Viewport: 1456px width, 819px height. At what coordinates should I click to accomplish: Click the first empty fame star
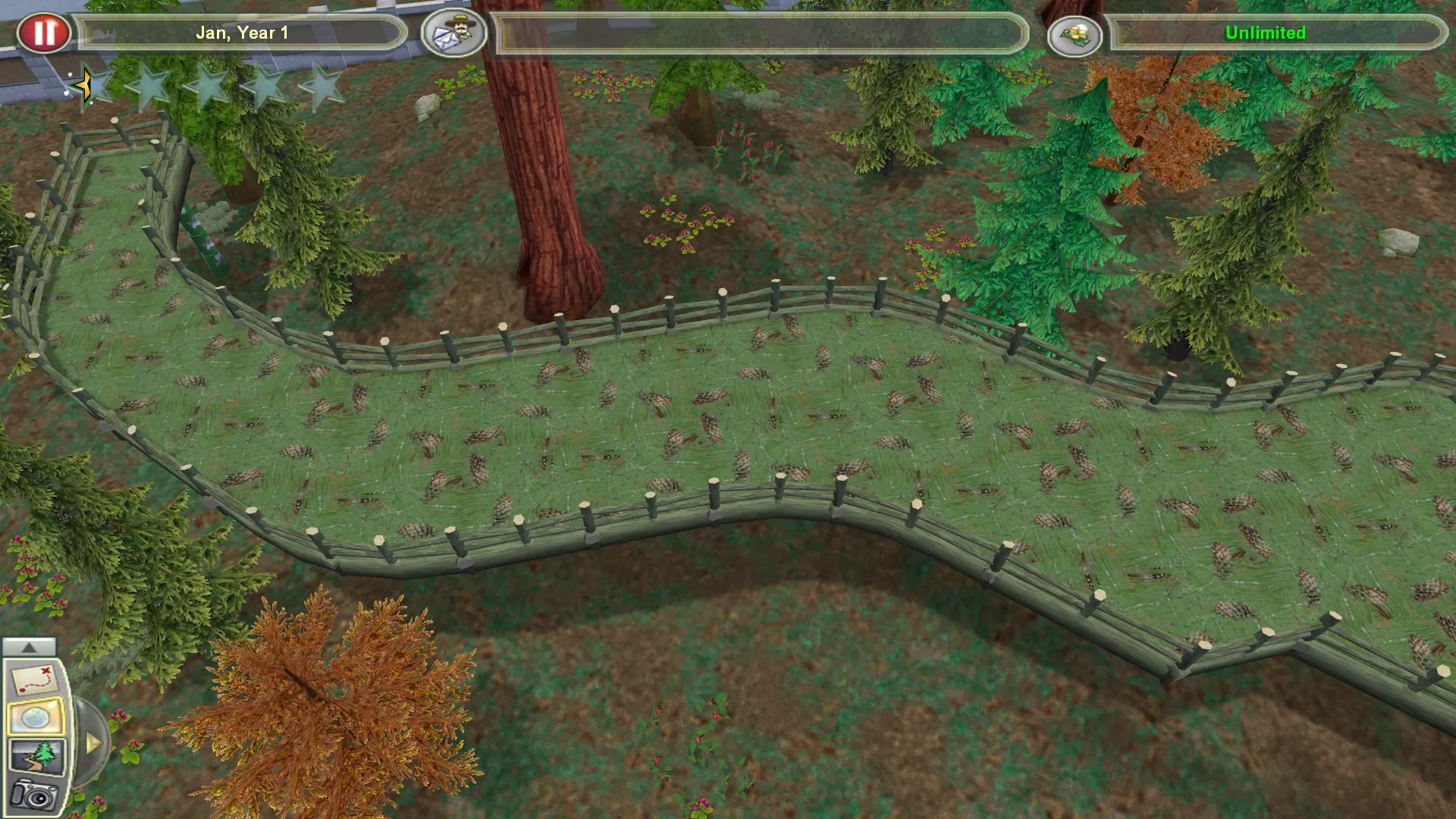(x=99, y=85)
